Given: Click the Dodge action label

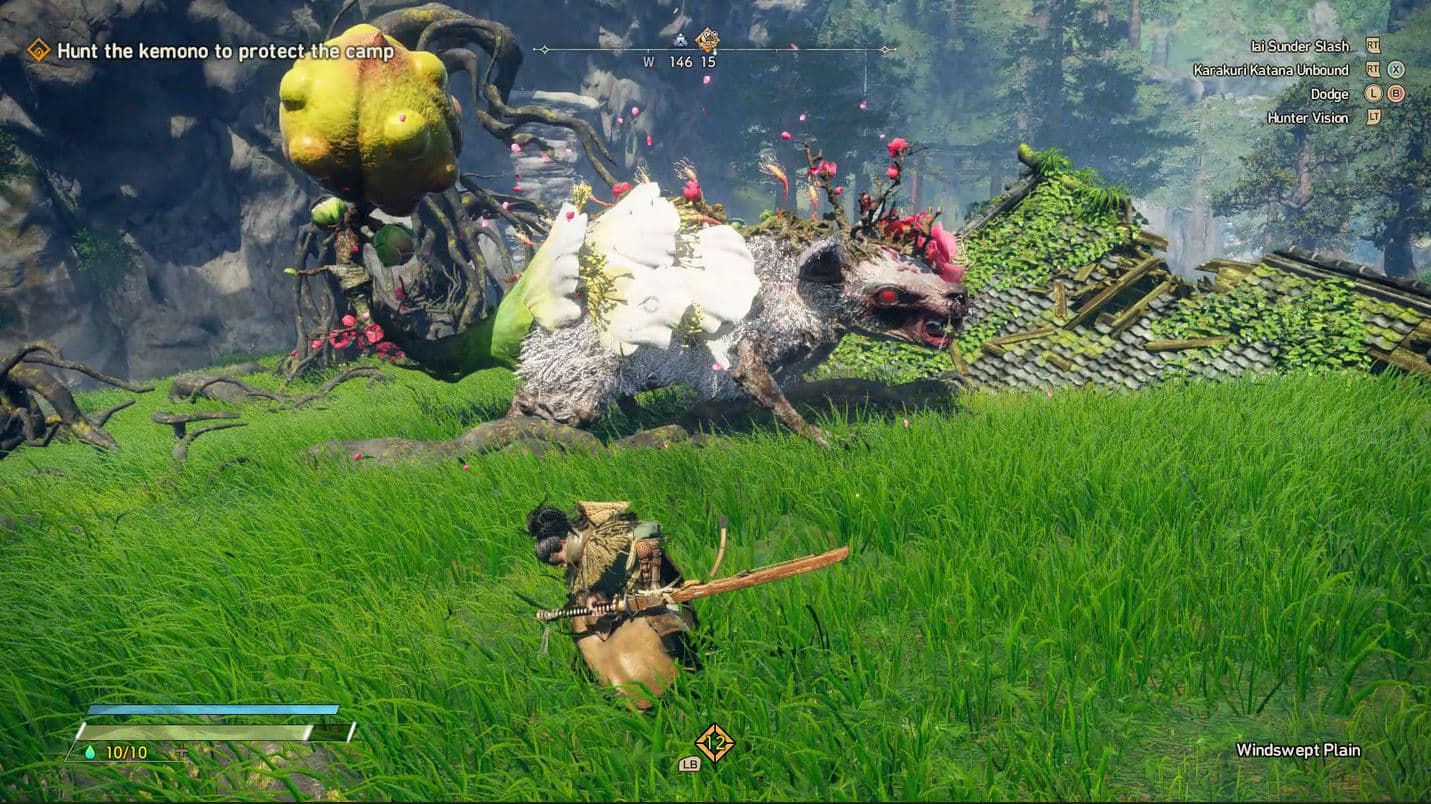Looking at the screenshot, I should [x=1329, y=94].
